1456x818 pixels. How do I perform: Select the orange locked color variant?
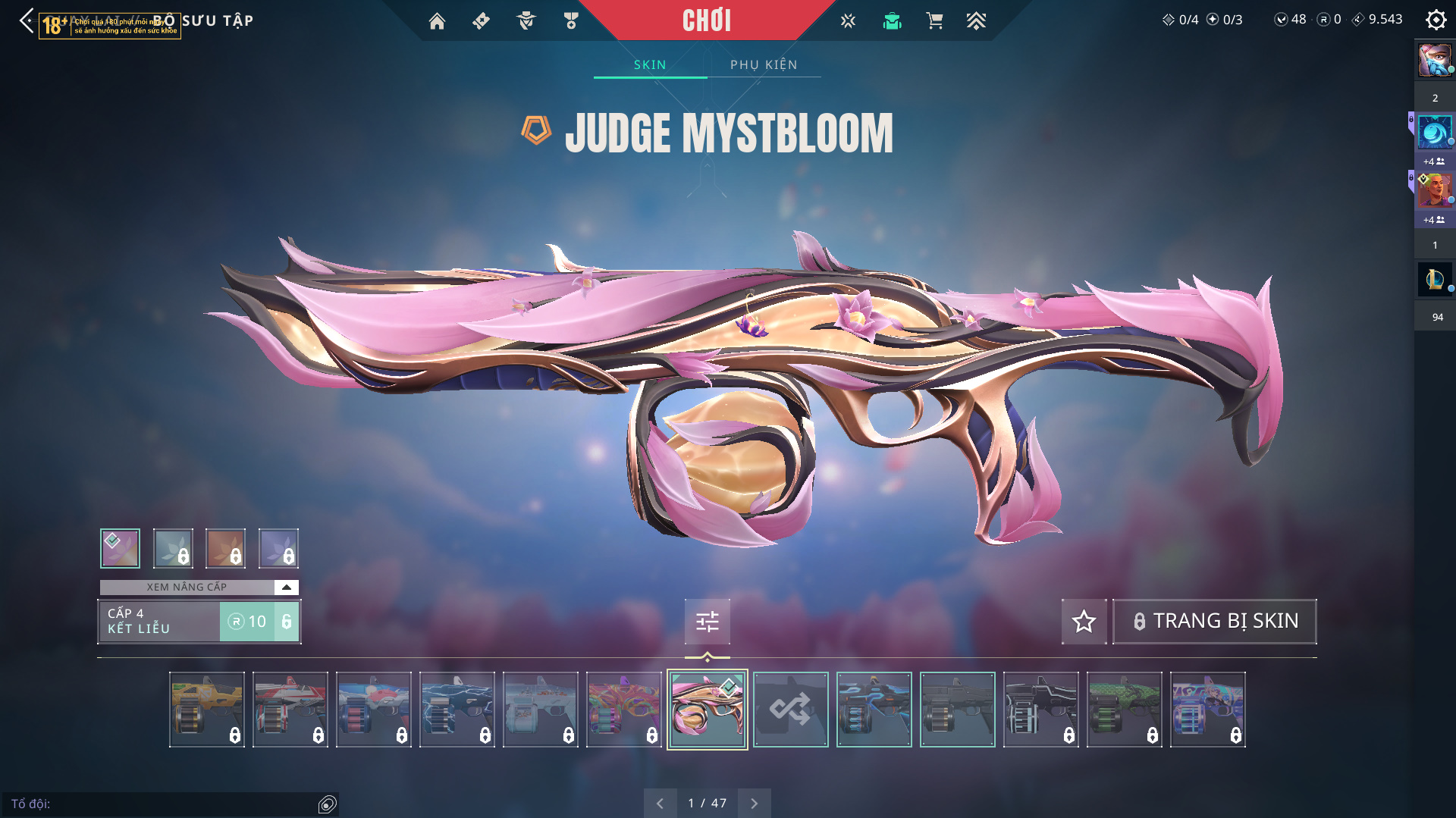225,548
